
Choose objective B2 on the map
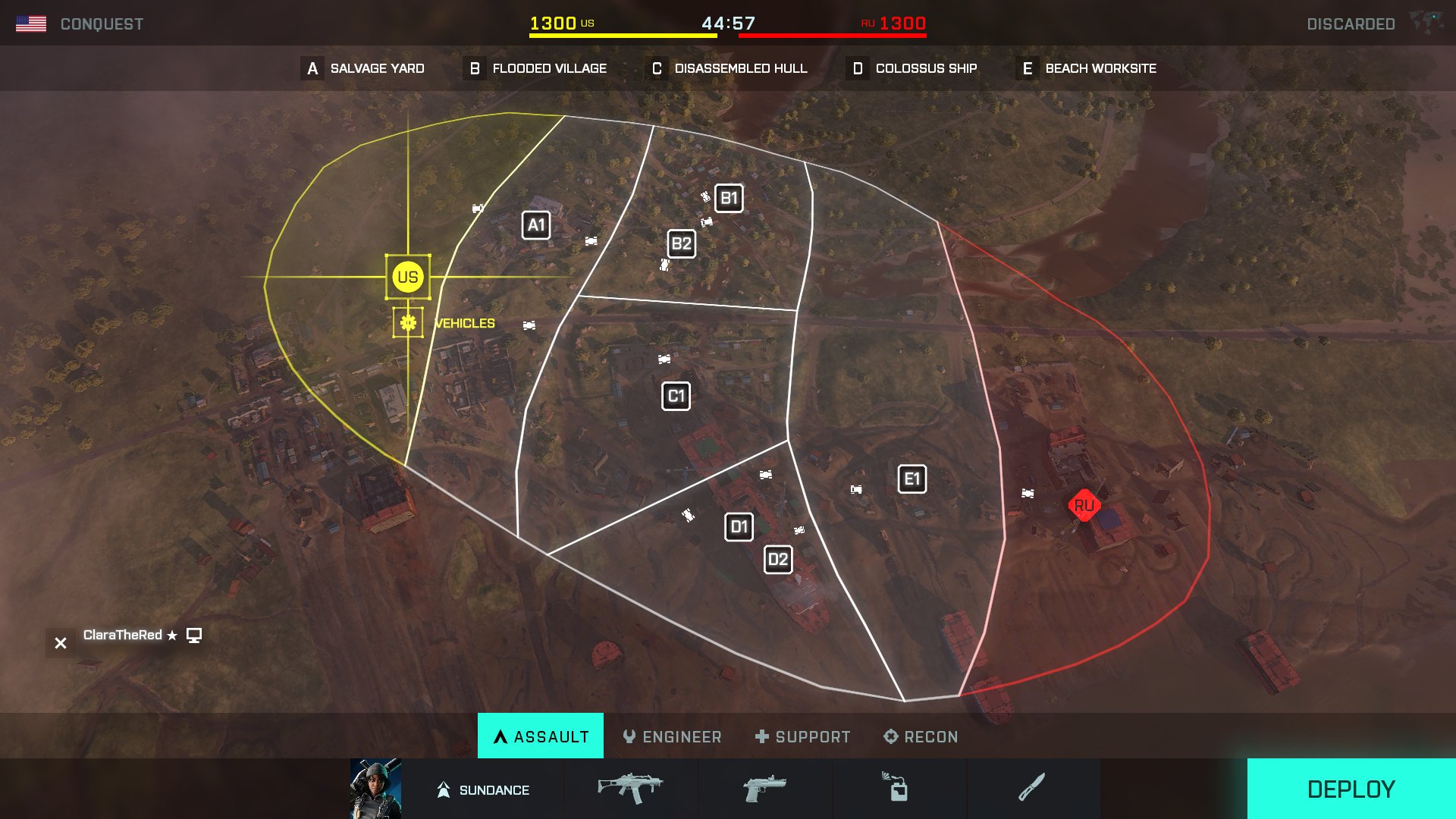[x=681, y=244]
